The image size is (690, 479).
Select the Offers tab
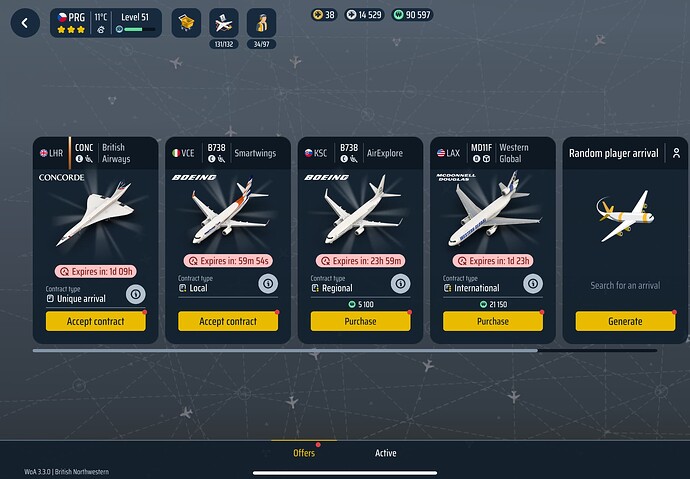[x=304, y=453]
